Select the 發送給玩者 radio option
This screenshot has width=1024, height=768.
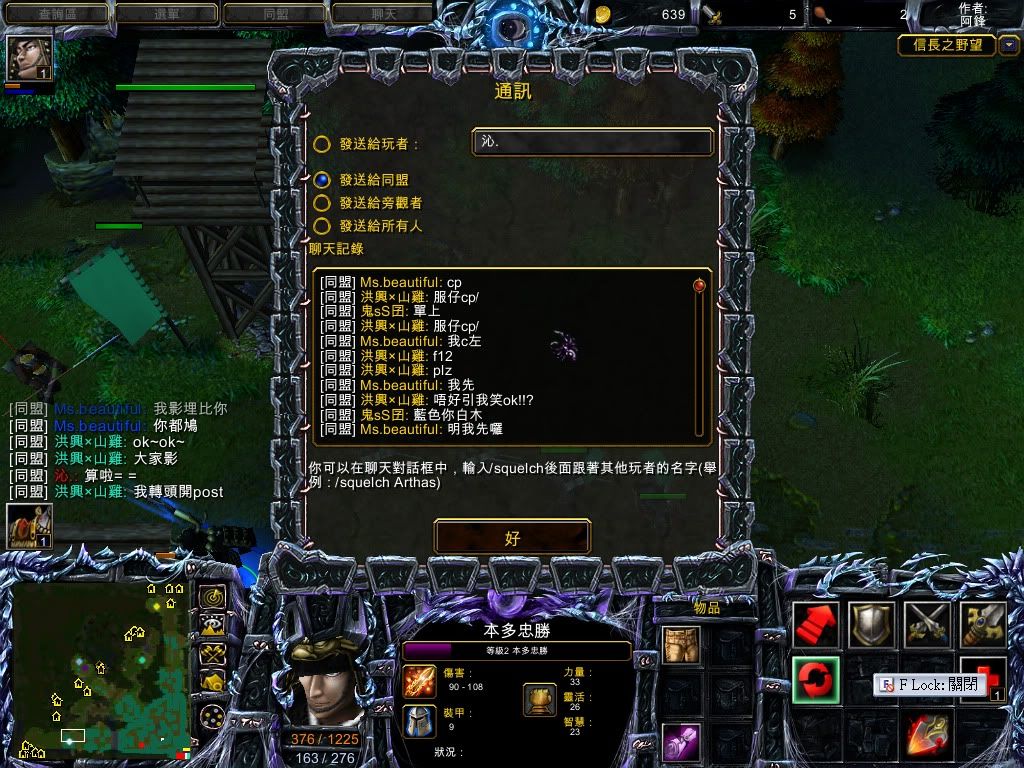pyautogui.click(x=322, y=144)
